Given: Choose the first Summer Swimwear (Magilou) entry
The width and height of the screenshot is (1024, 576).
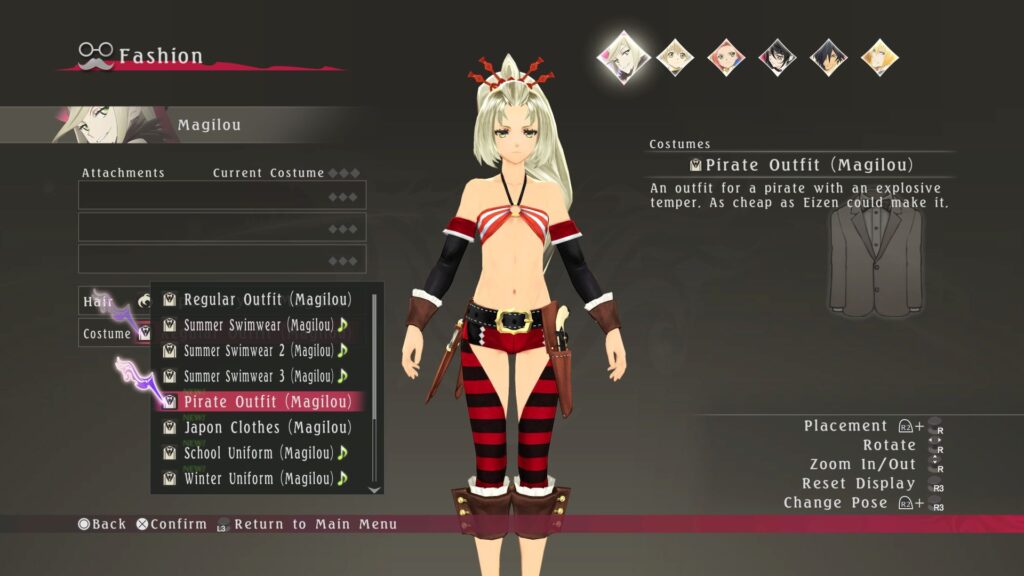Looking at the screenshot, I should pos(258,325).
